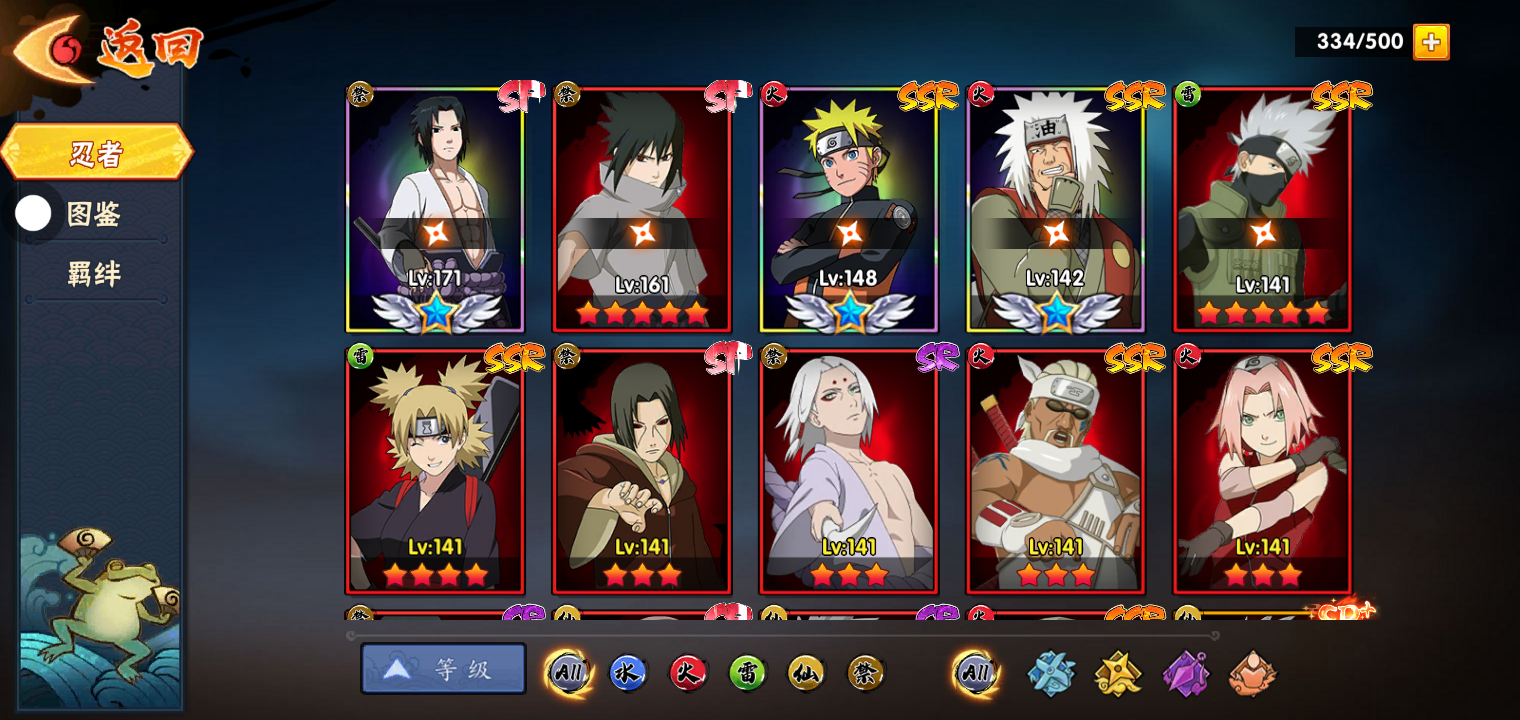Pick the Lv:142 Jiraiya card

click(1056, 210)
